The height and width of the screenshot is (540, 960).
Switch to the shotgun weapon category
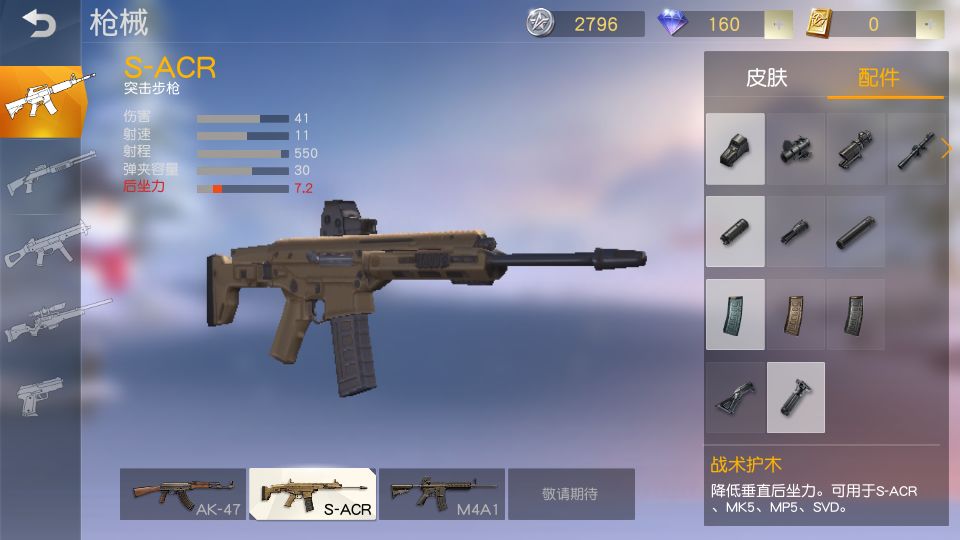[x=40, y=175]
